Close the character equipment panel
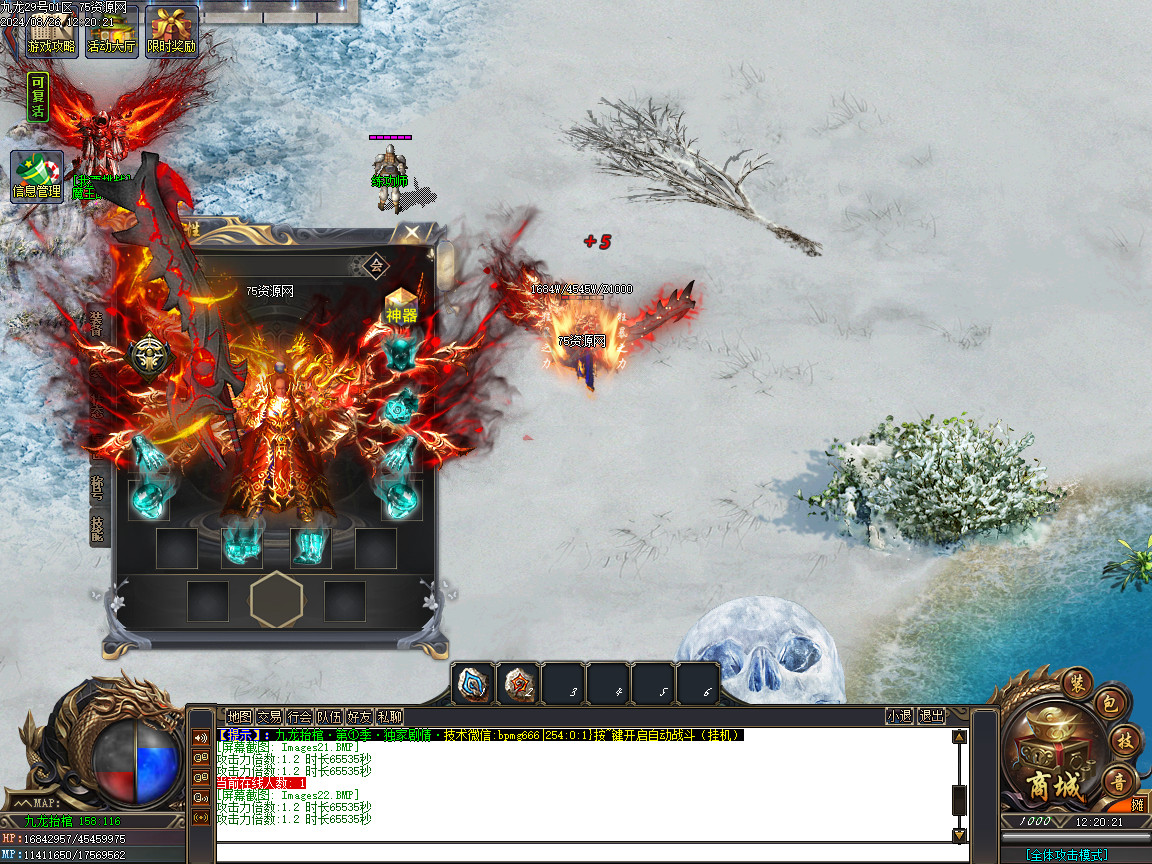 tap(411, 233)
